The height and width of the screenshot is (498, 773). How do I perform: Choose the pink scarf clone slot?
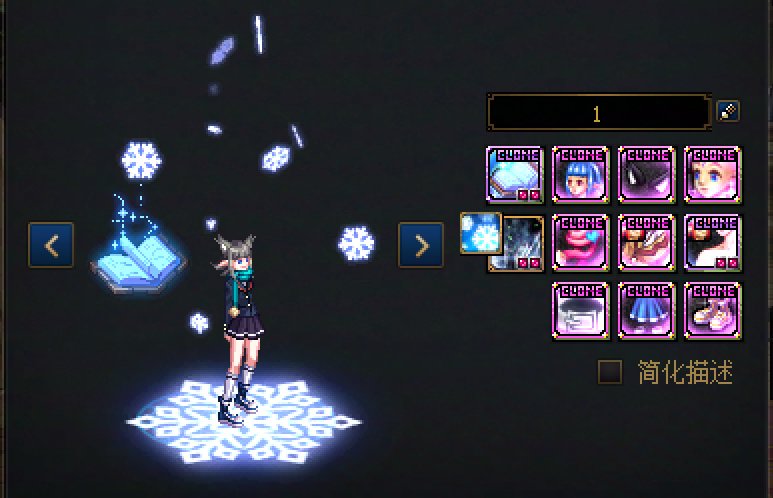click(x=581, y=243)
